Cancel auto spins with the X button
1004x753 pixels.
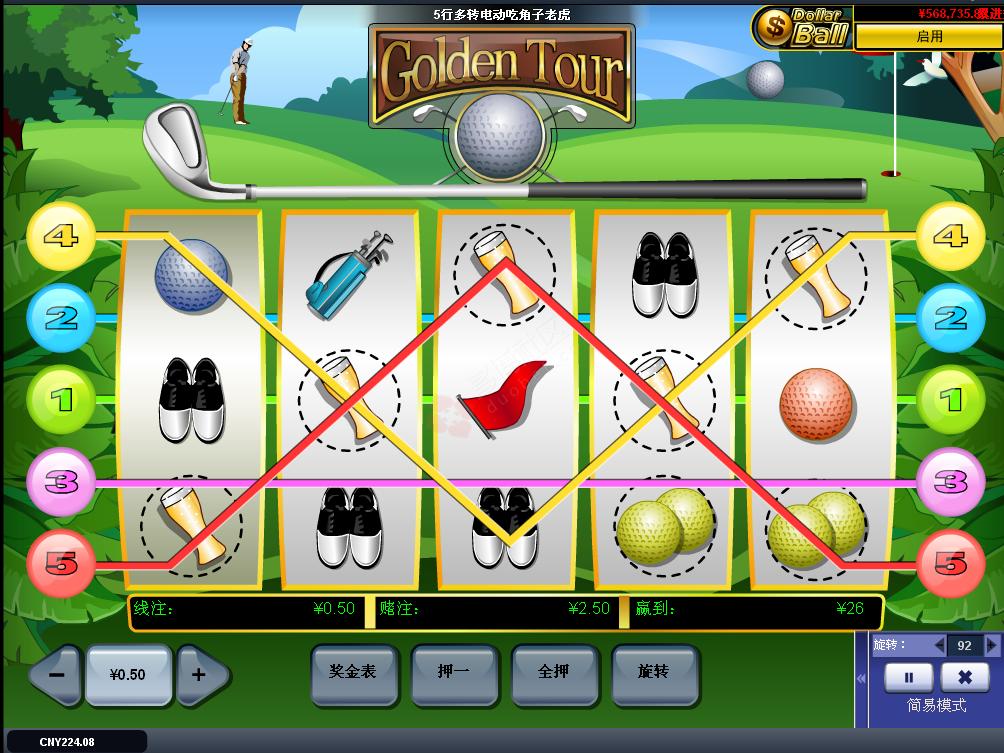coord(964,677)
